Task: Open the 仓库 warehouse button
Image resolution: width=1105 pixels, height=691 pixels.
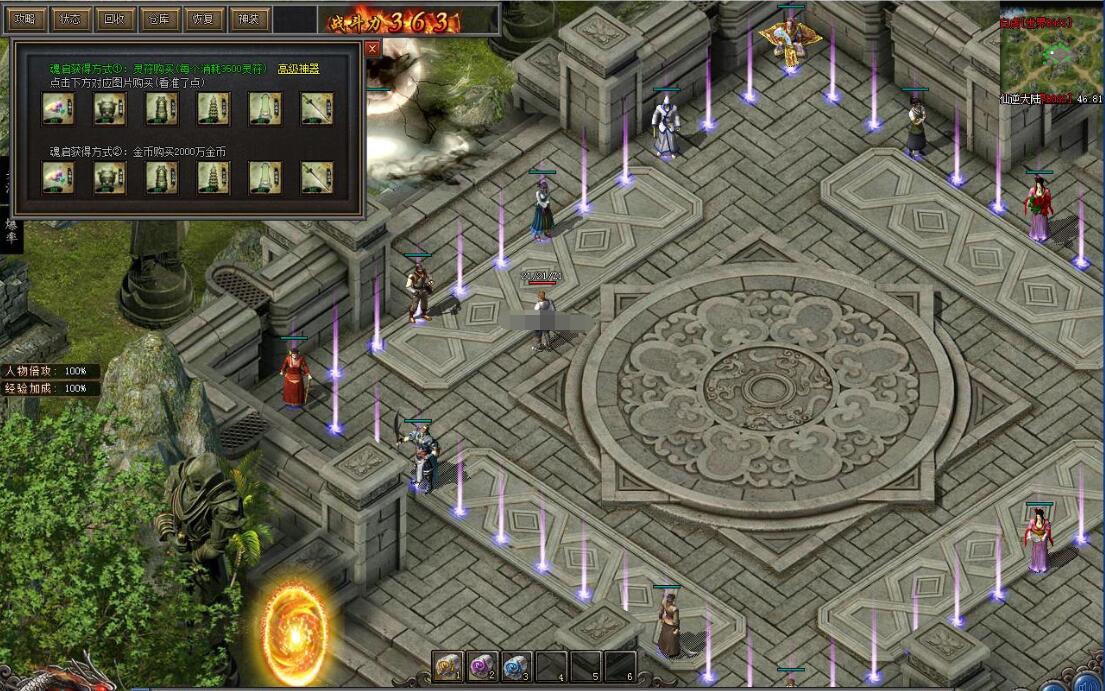Action: tap(158, 18)
